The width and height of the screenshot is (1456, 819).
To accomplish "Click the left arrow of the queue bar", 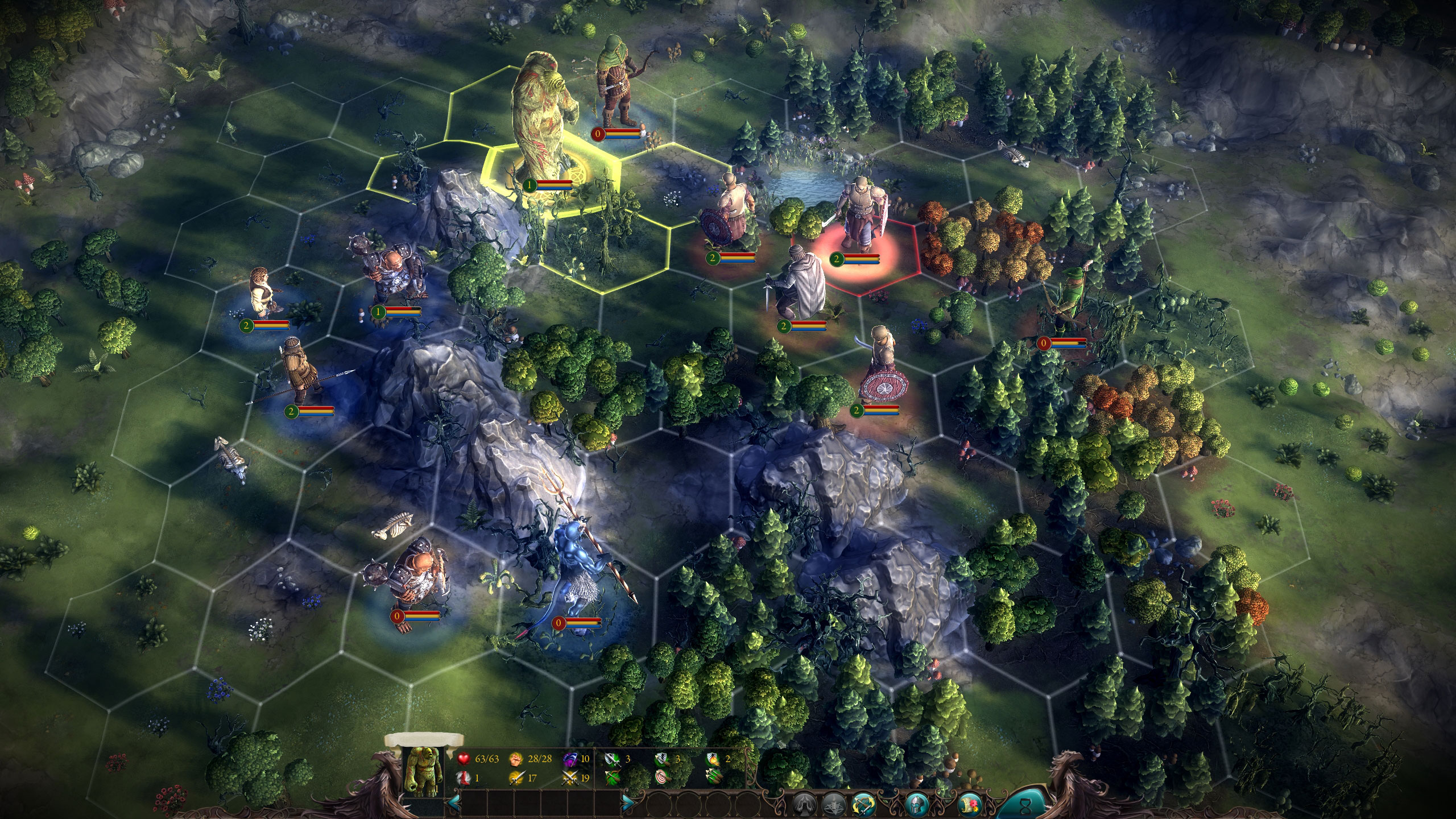I will (x=454, y=803).
